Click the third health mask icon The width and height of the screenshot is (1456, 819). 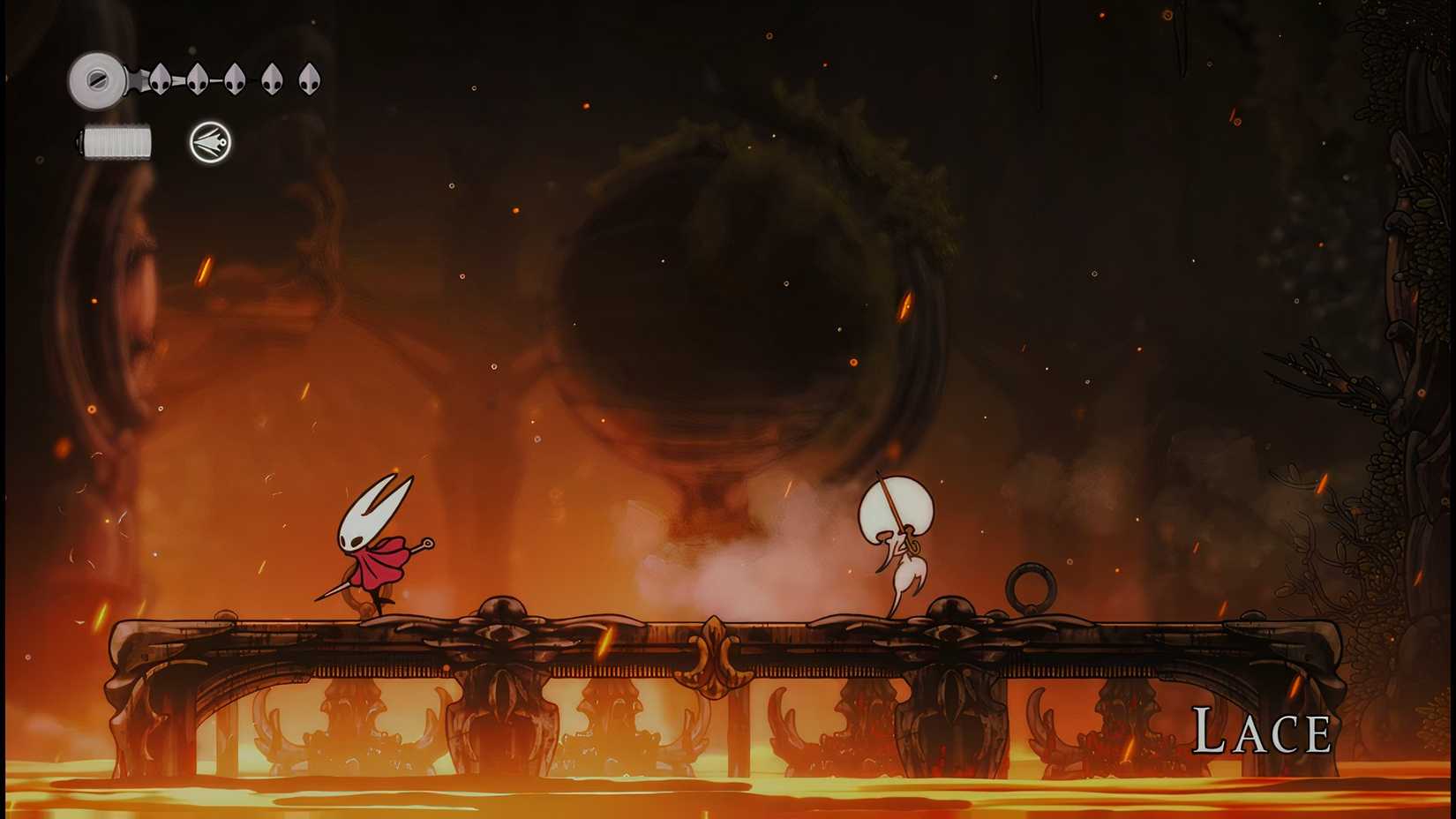pyautogui.click(x=233, y=79)
